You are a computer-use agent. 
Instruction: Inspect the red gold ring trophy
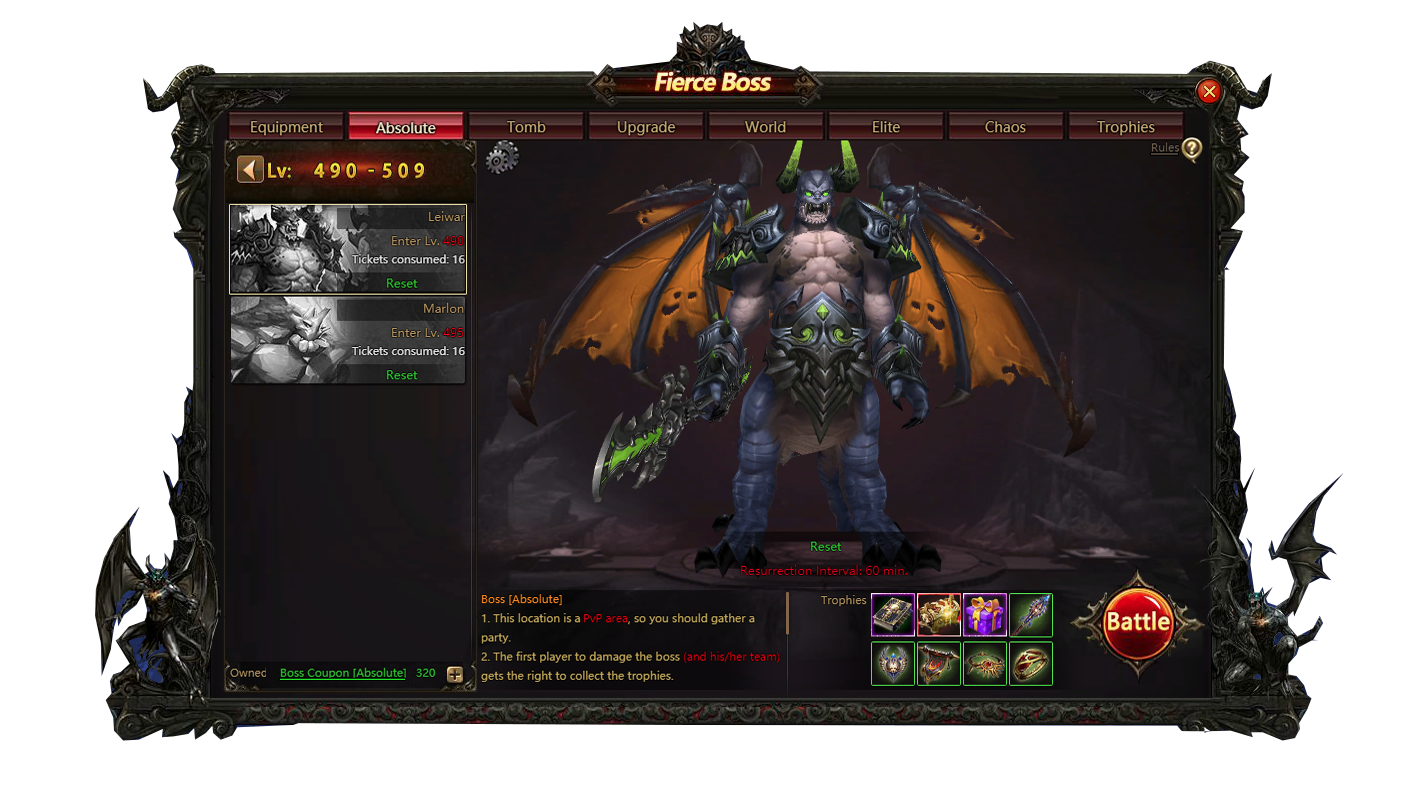(1031, 663)
